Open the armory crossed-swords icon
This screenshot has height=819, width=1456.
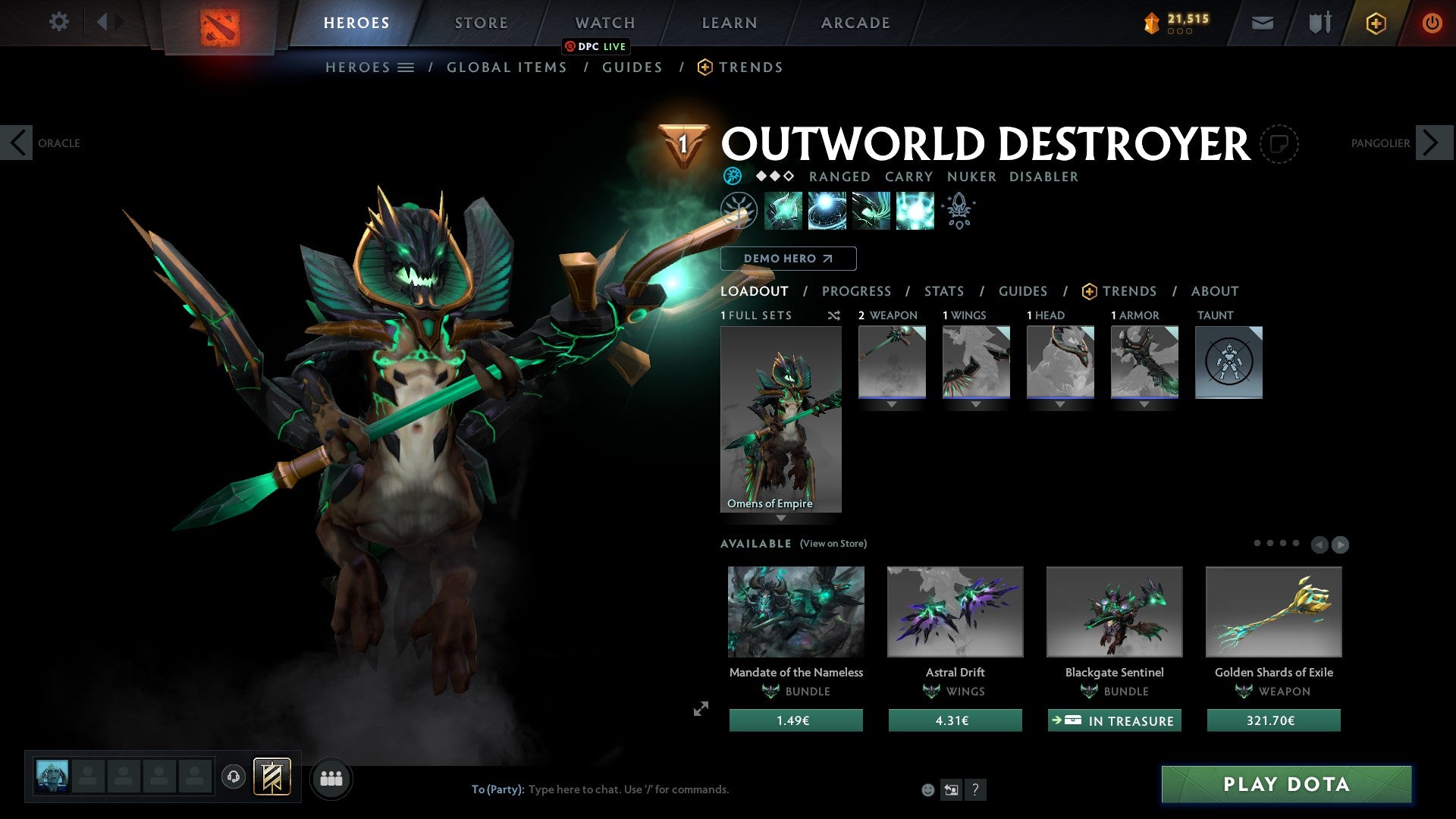(1319, 23)
